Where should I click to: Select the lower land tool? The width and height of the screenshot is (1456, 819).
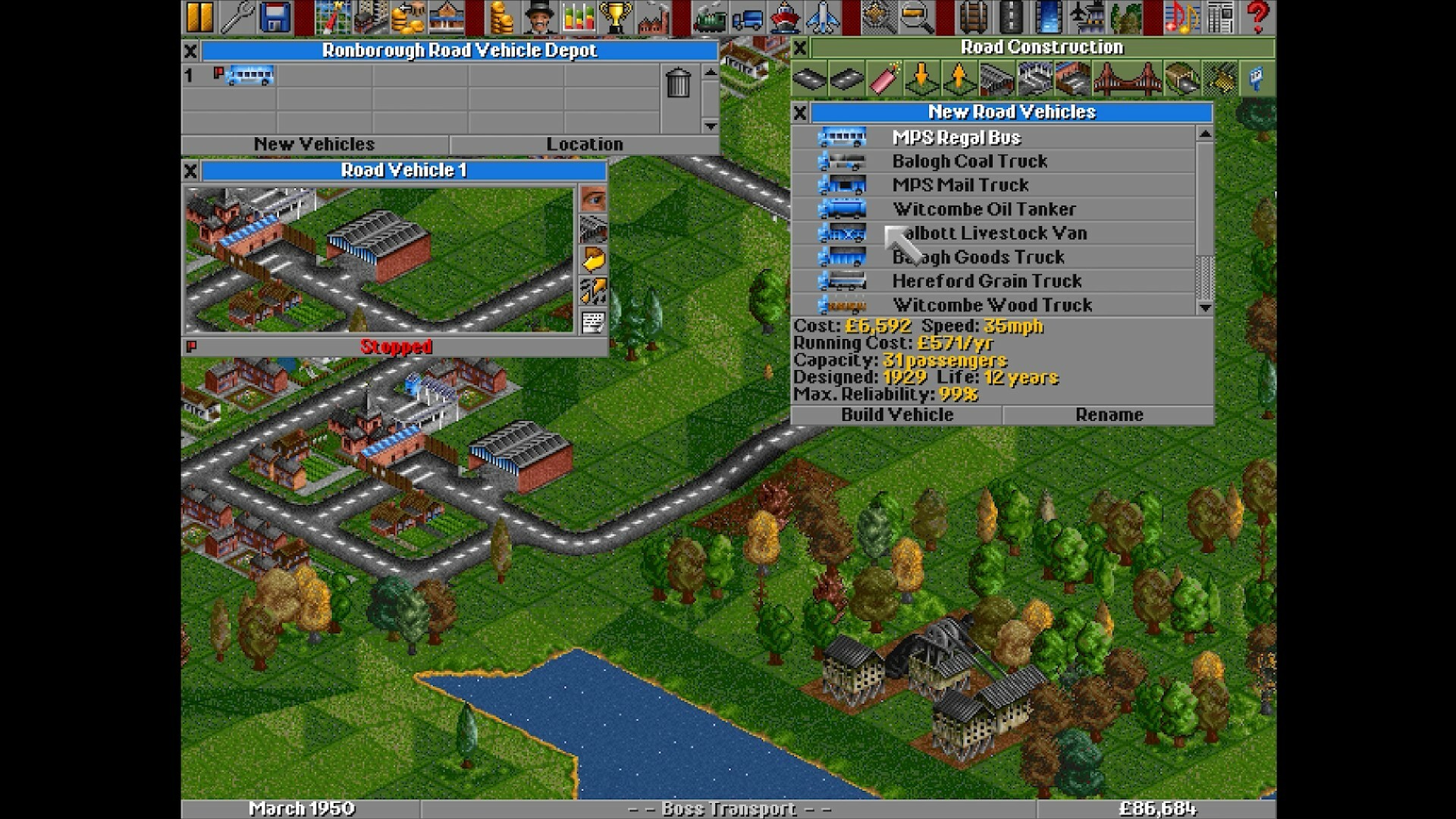coord(921,80)
